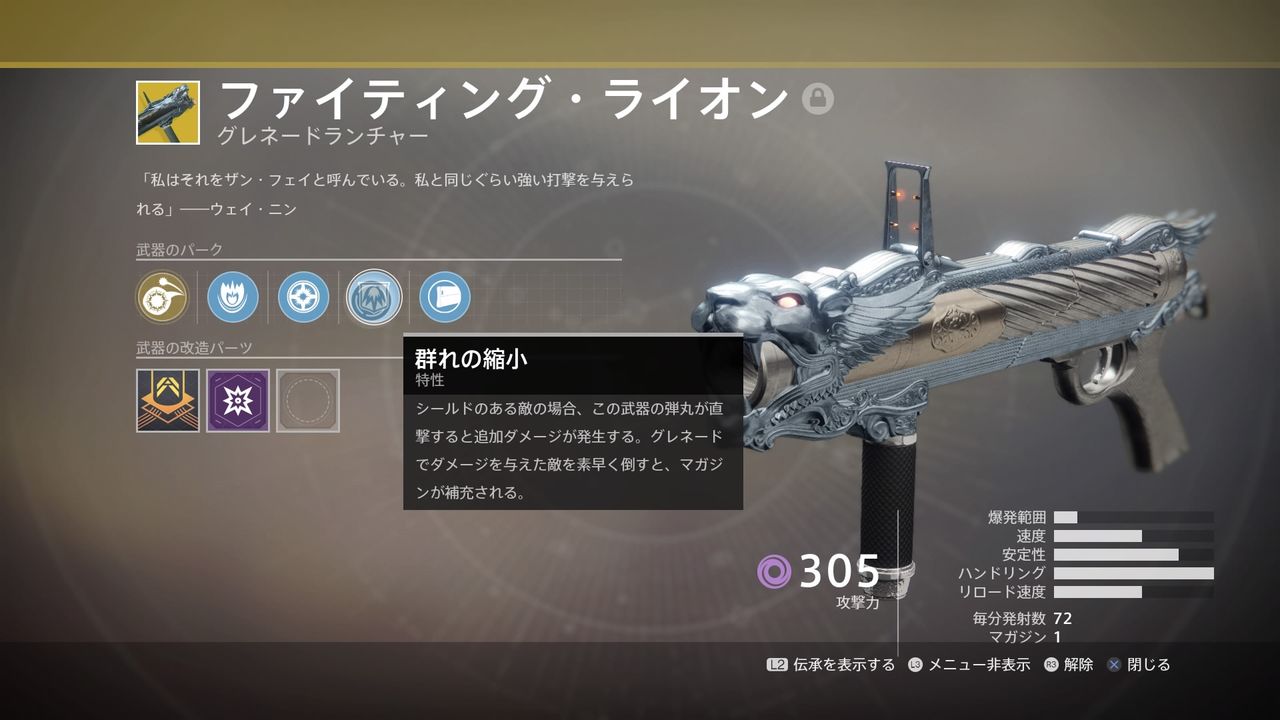View the highlighted 群れの縮小 perk icon
The image size is (1280, 720).
click(373, 297)
